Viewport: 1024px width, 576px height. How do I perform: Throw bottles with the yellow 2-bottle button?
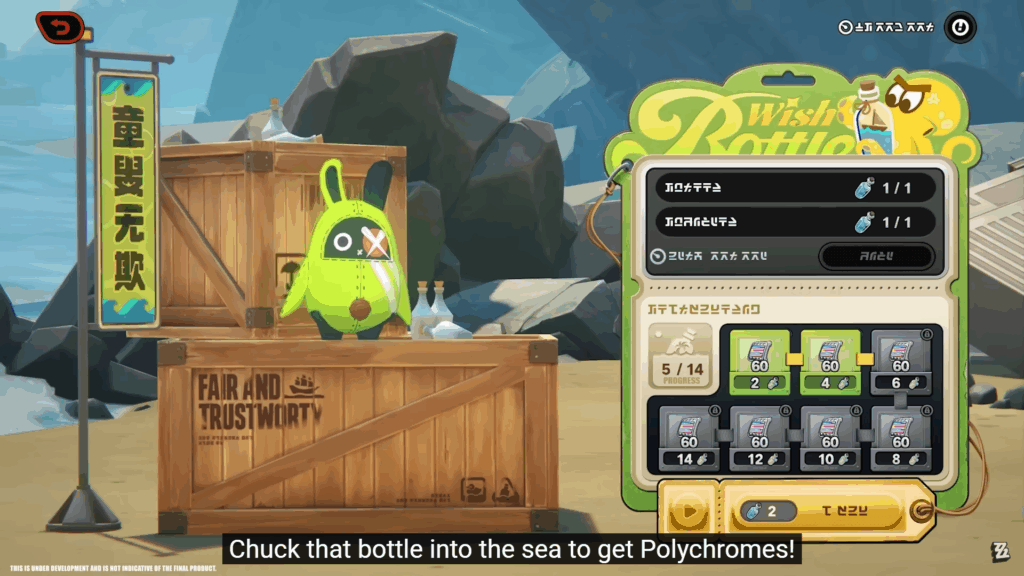825,512
